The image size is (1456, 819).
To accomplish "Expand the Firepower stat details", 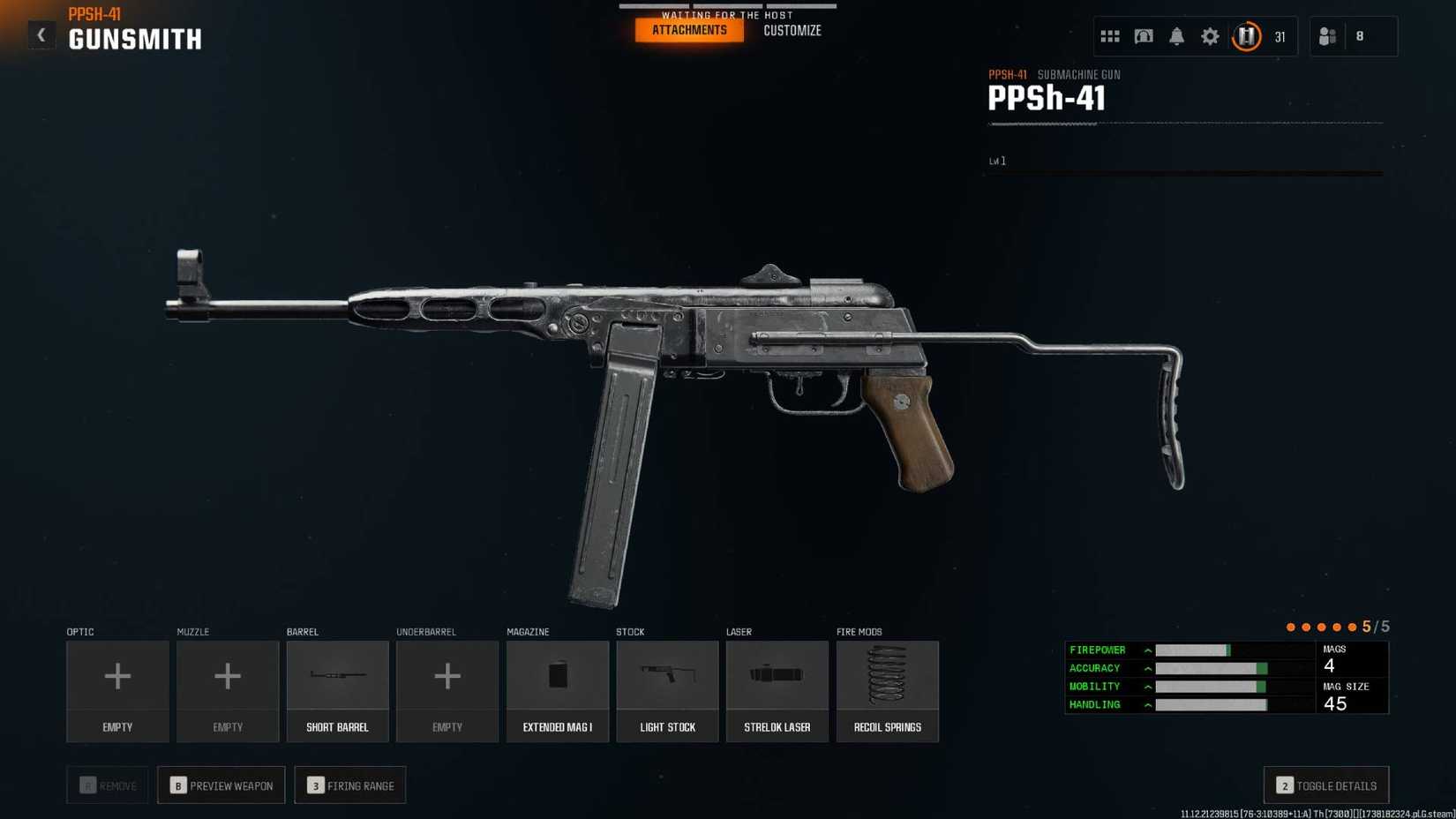I will [1147, 650].
